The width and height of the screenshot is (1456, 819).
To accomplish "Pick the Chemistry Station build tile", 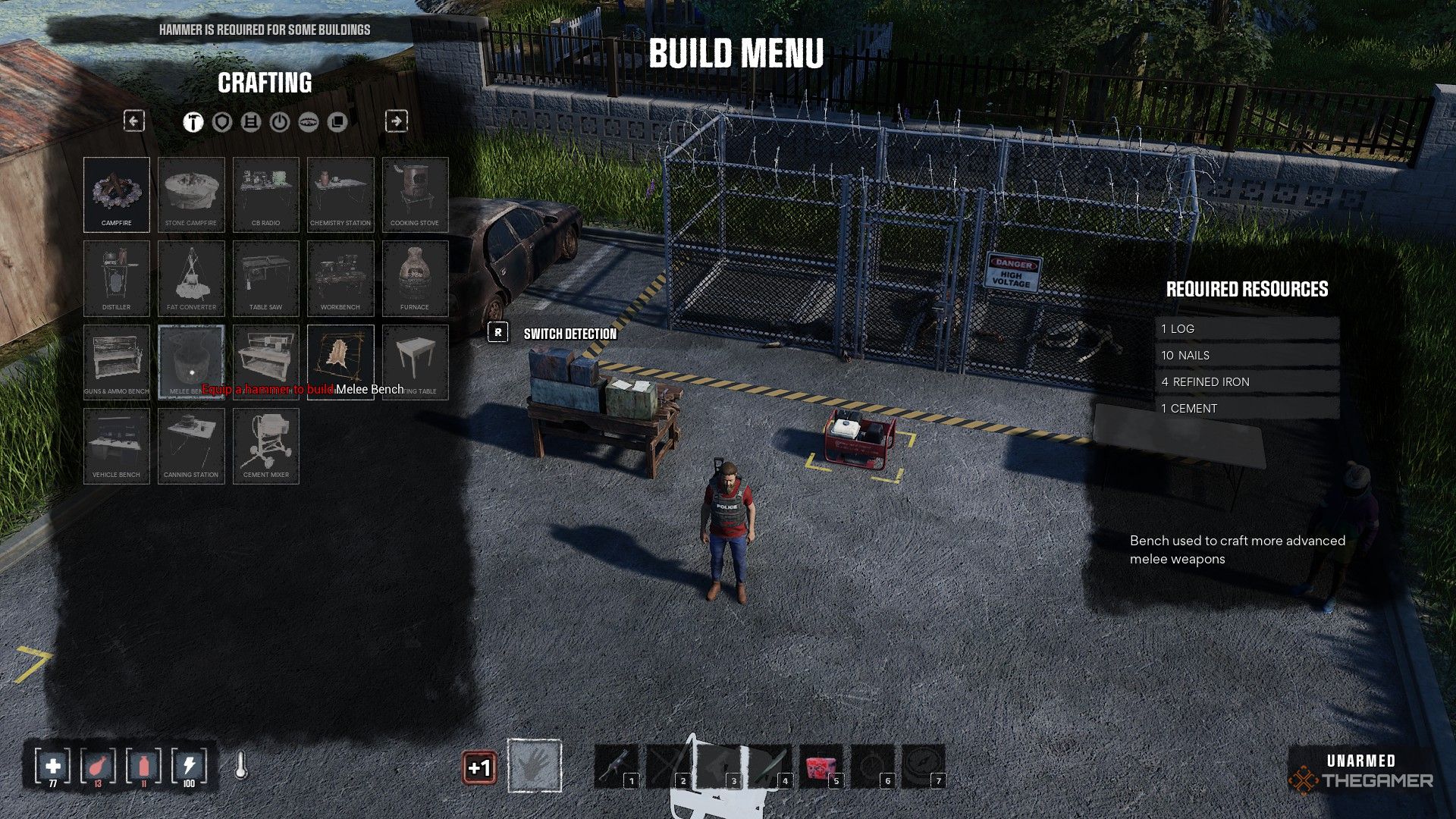I will pyautogui.click(x=340, y=194).
